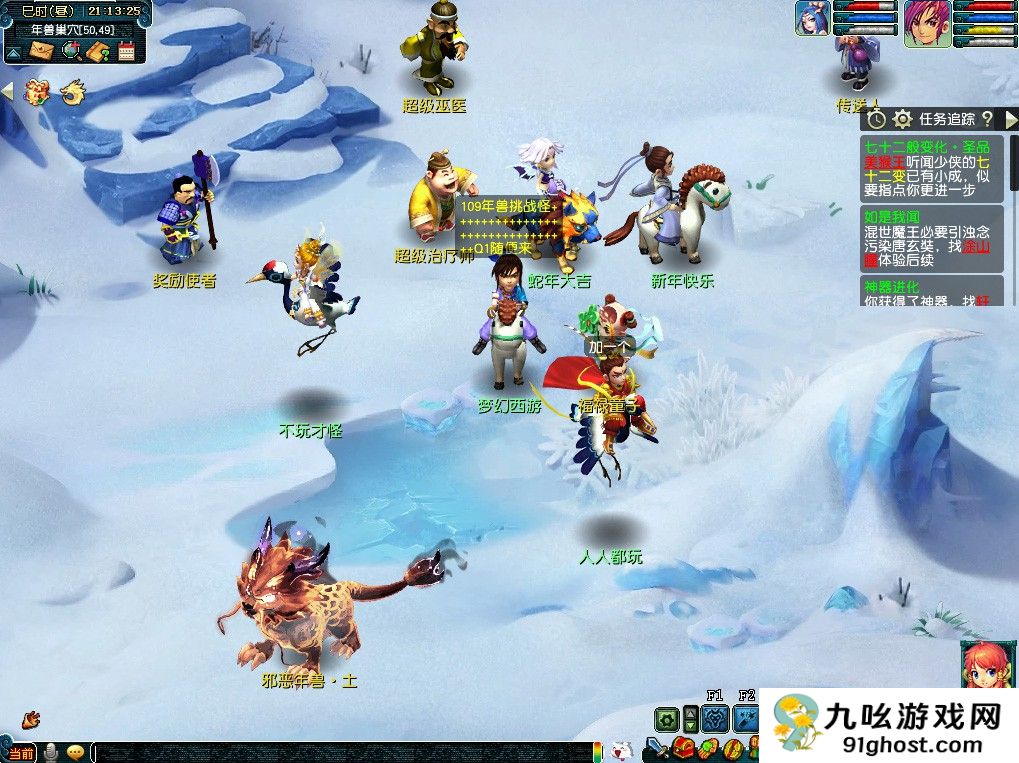
Task: Open the mail envelope icon
Action: point(43,50)
